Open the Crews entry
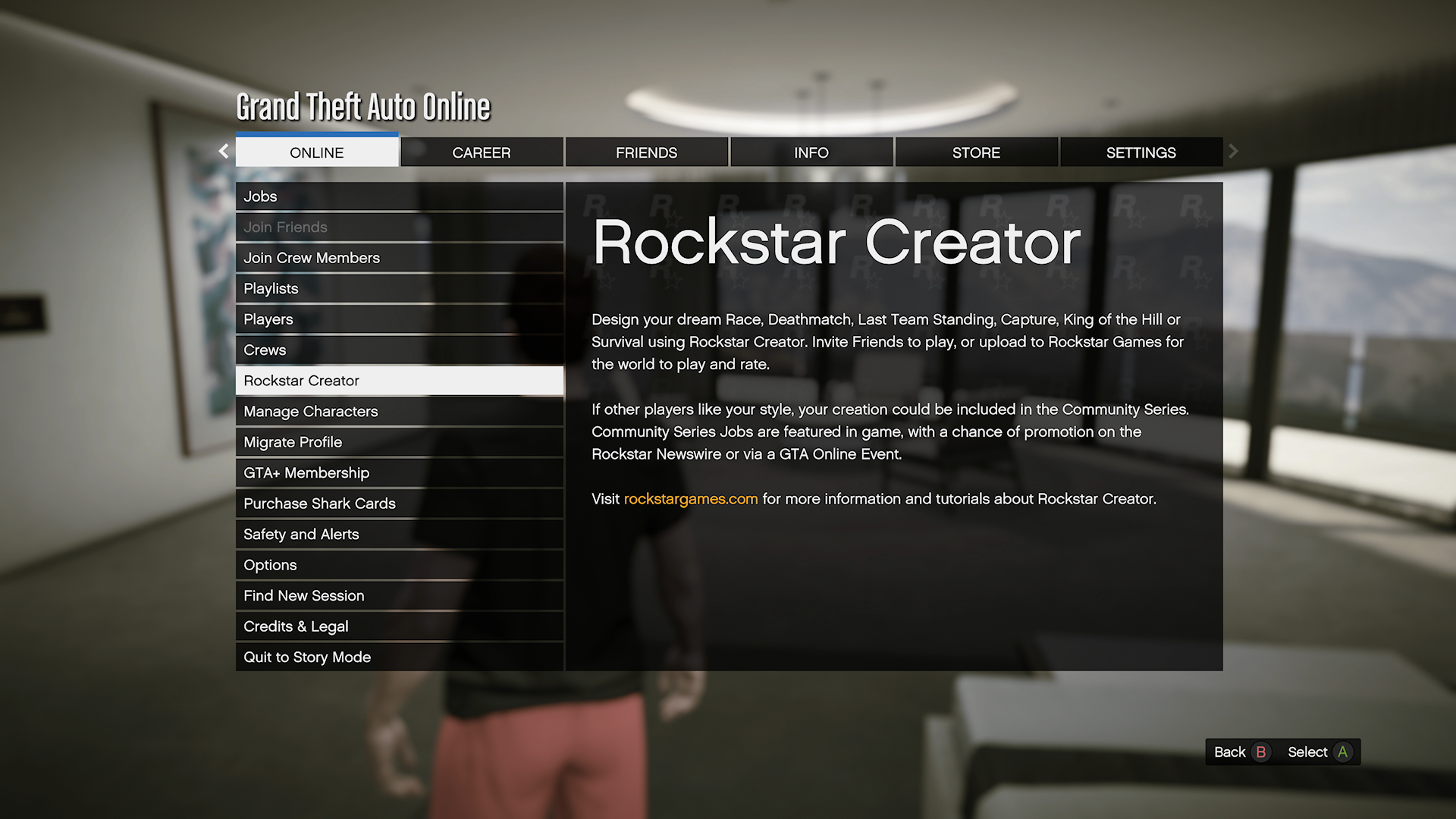The image size is (1456, 819). click(x=399, y=350)
